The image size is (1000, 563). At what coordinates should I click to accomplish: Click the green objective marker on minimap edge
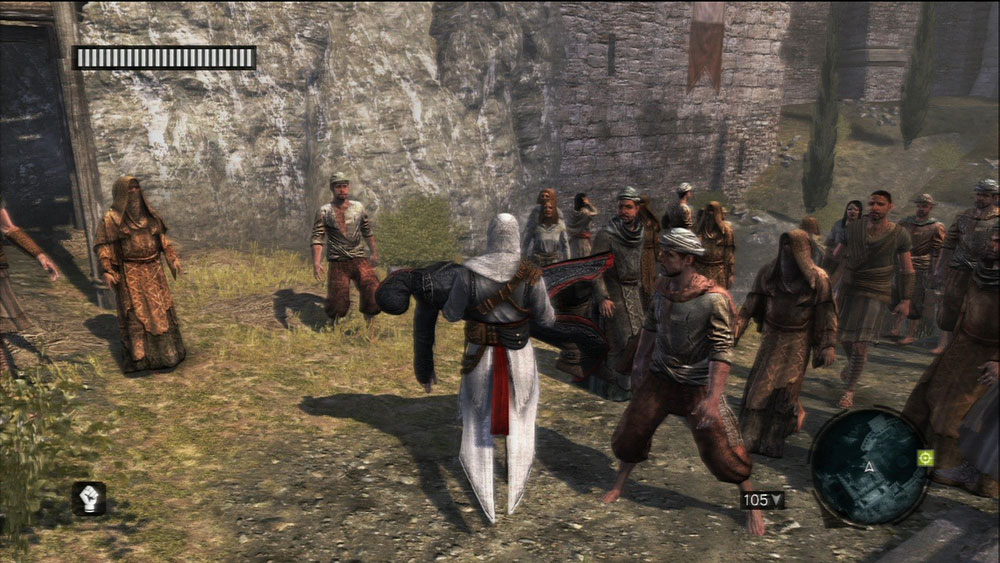tap(925, 458)
